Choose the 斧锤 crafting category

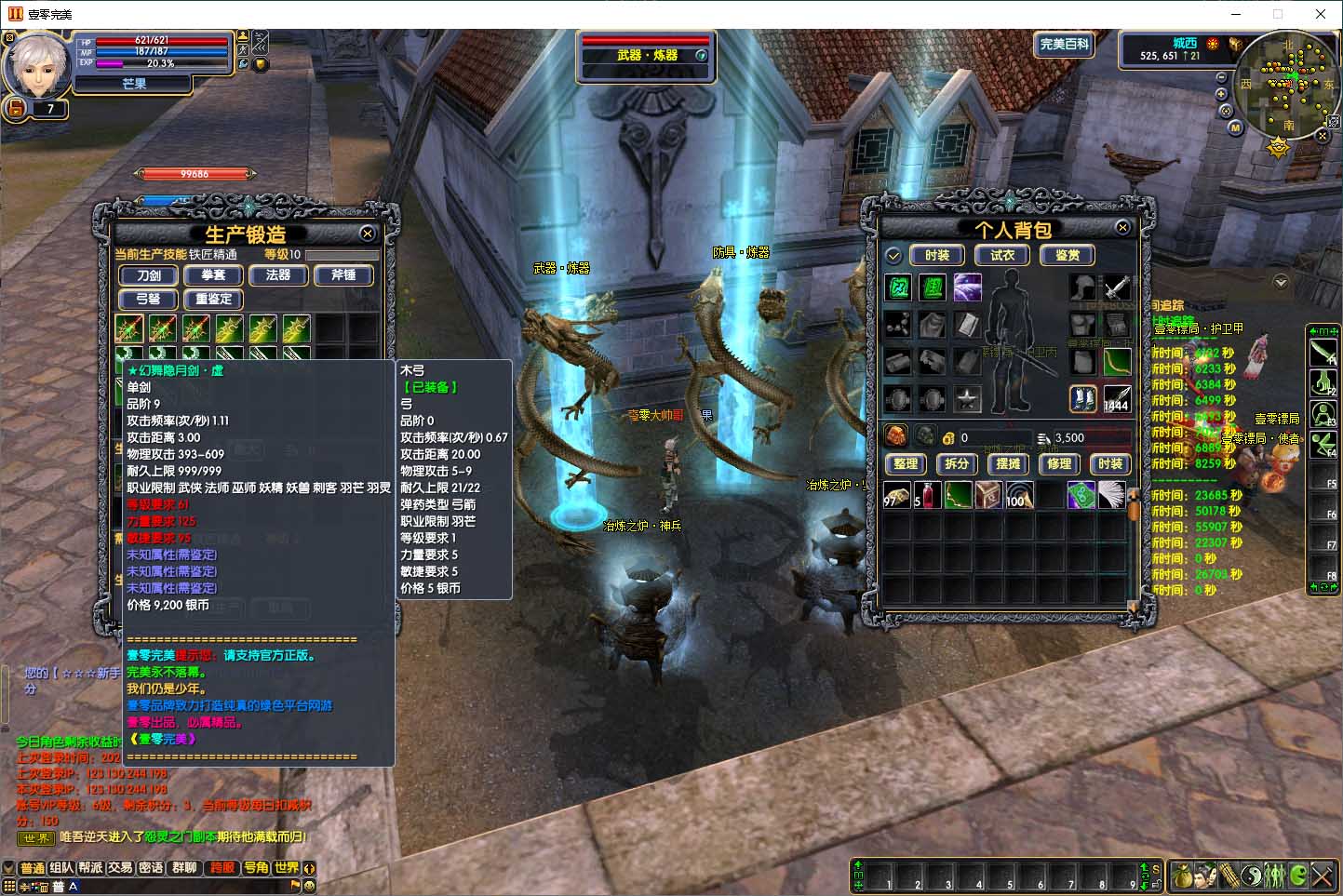pos(343,275)
